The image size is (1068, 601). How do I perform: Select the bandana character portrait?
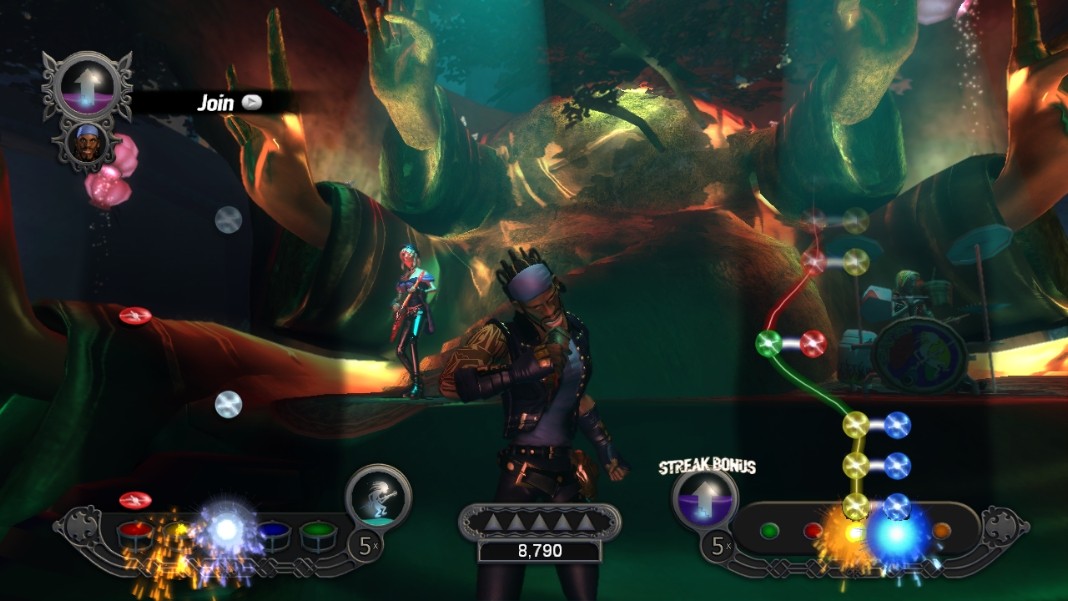85,143
